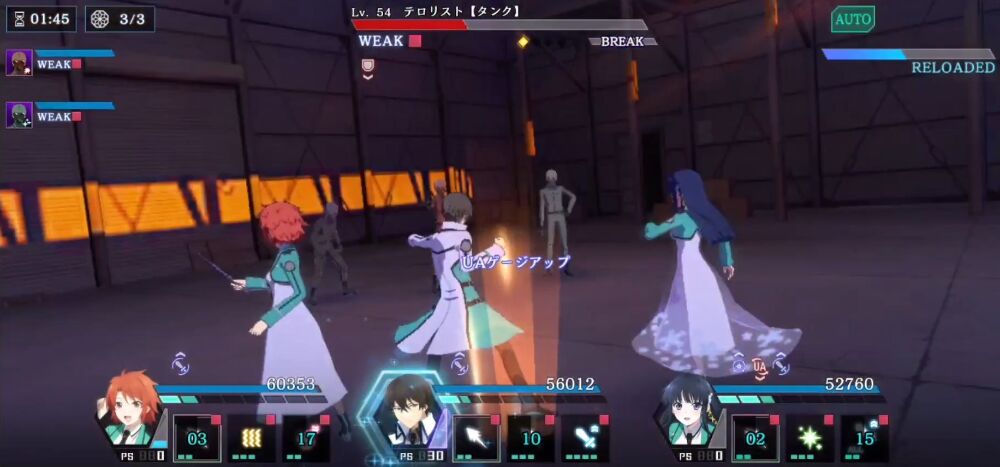Select the red-haired girl's character portrait
Image resolution: width=1000 pixels, height=467 pixels.
130,410
